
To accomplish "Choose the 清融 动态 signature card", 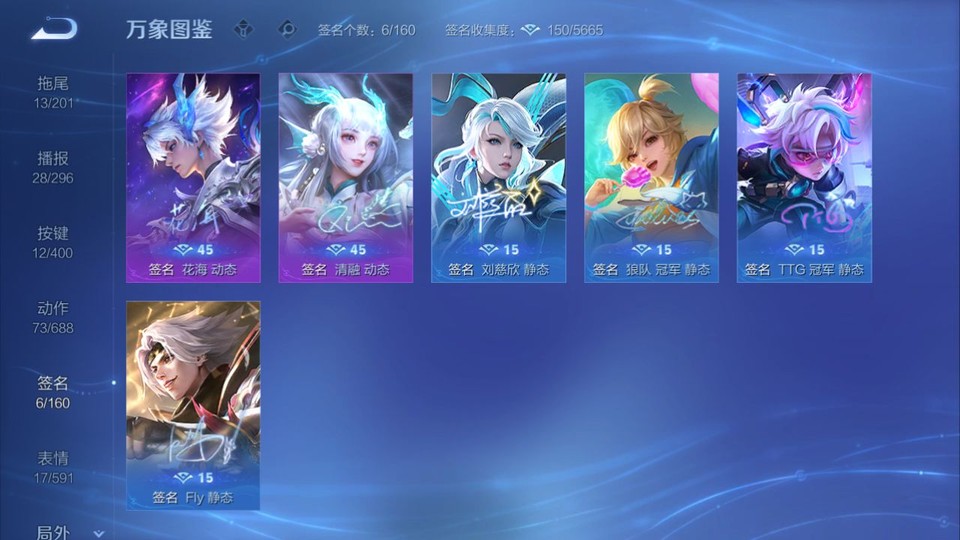I will coord(345,177).
